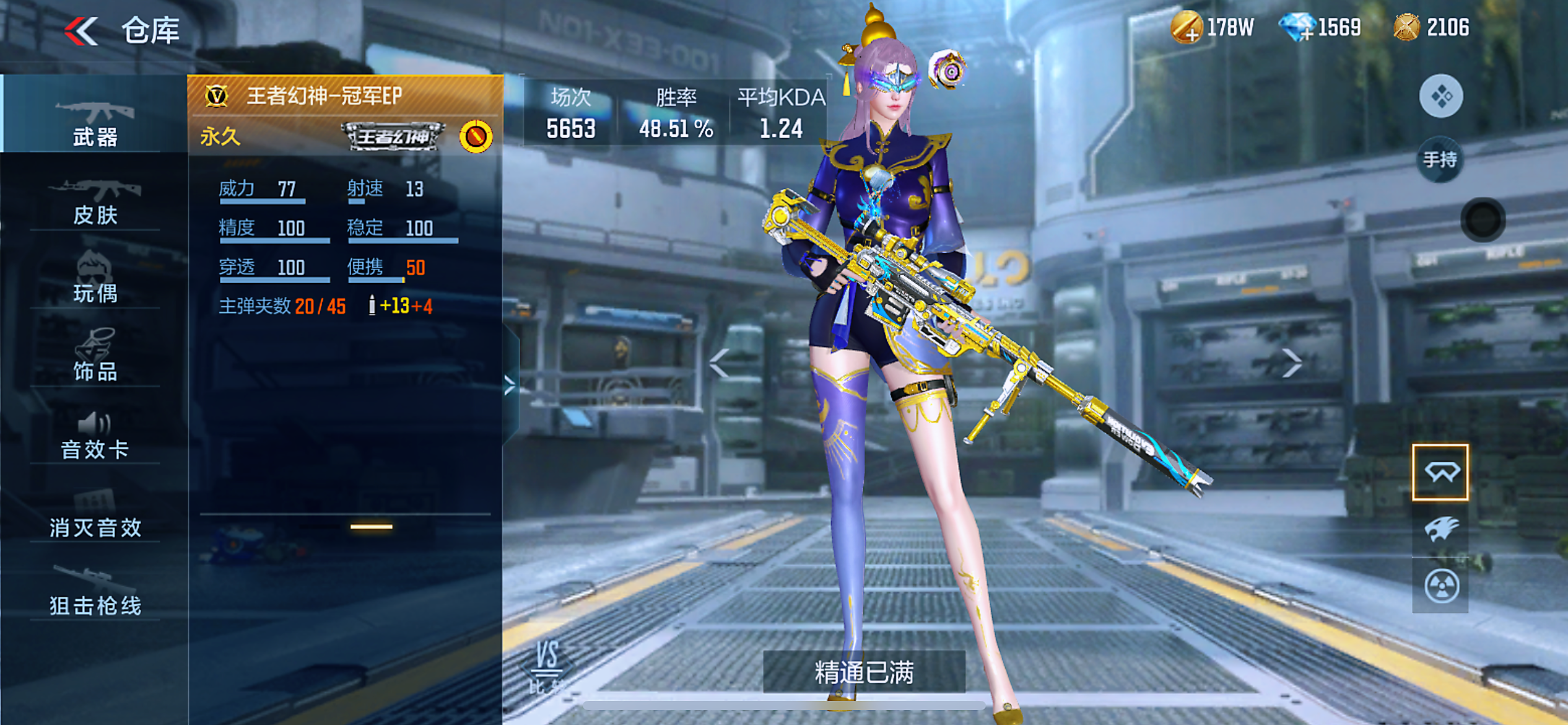This screenshot has height=725, width=1568.
Task: Add gold coins via the 178W currency
Action: [1186, 29]
